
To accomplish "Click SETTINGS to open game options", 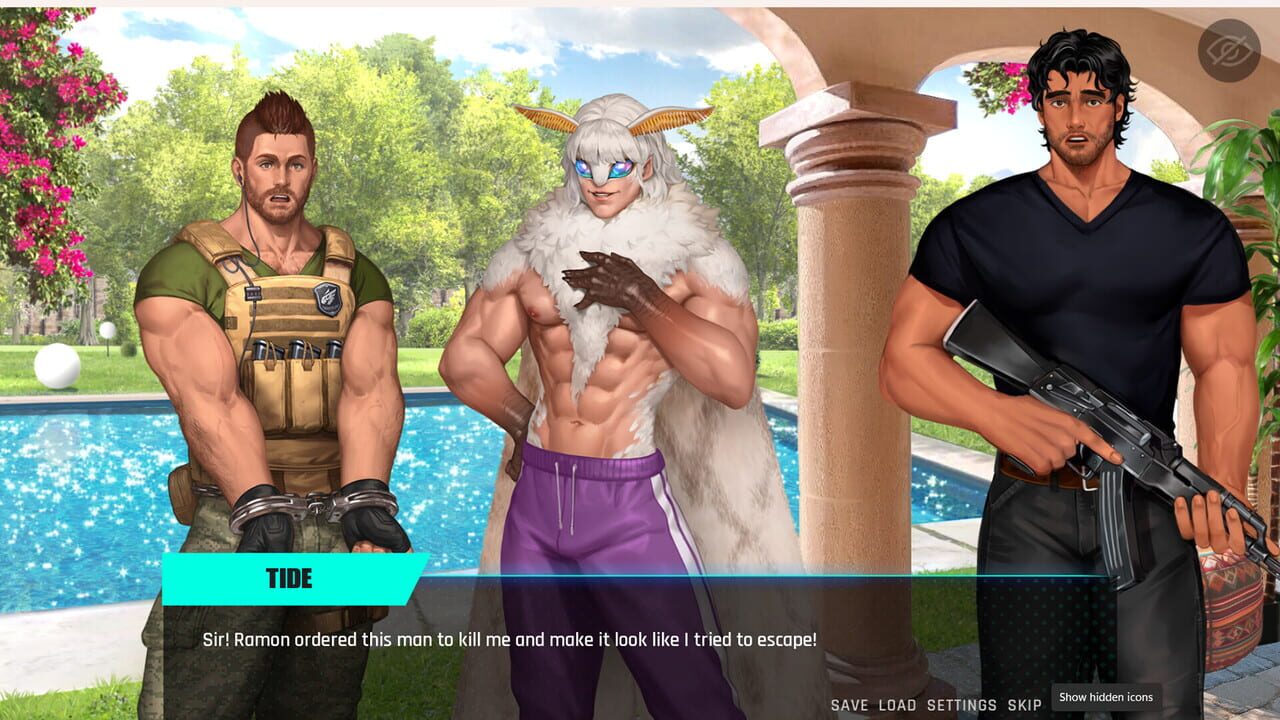I will click(961, 705).
